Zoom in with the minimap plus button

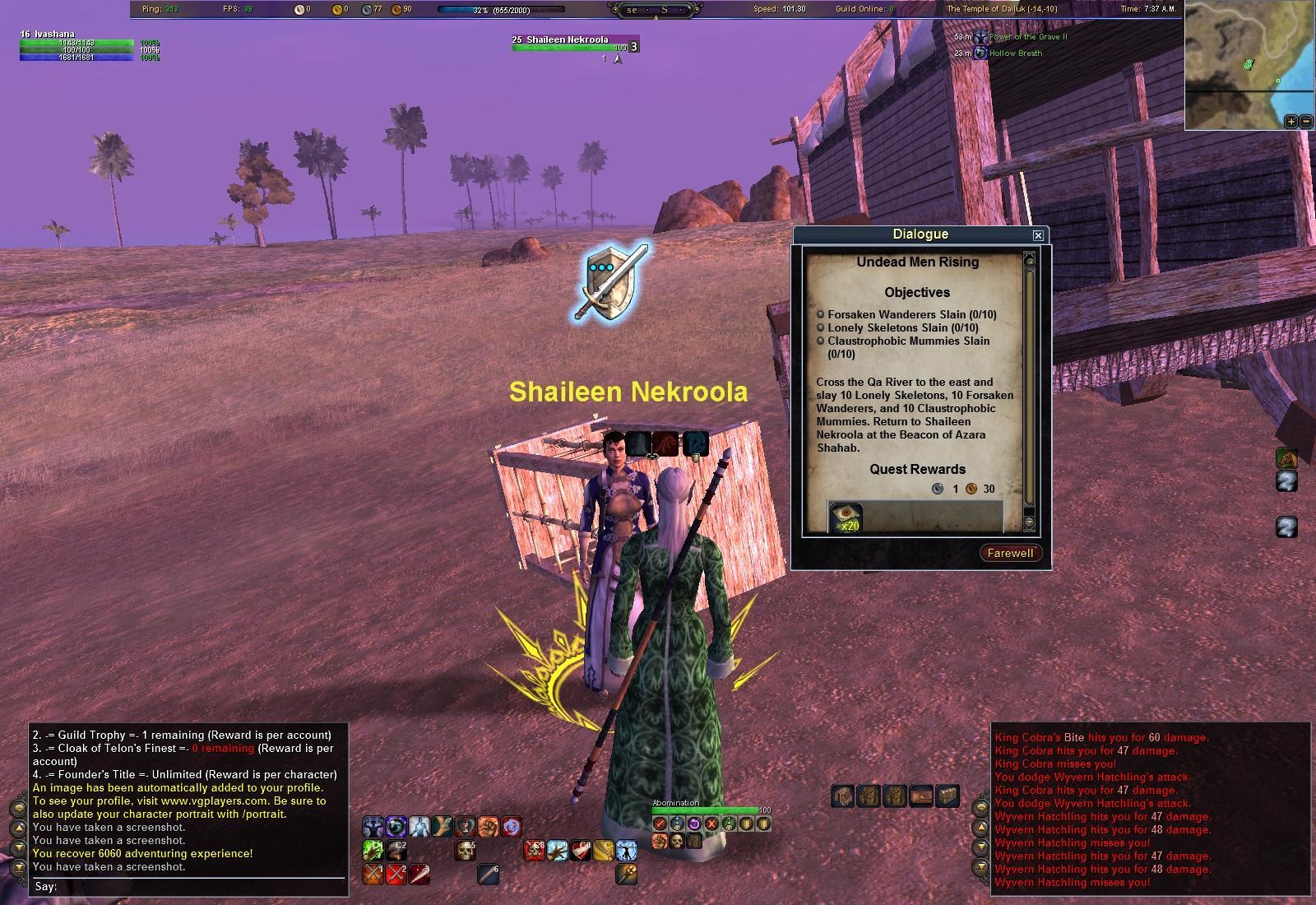1291,122
